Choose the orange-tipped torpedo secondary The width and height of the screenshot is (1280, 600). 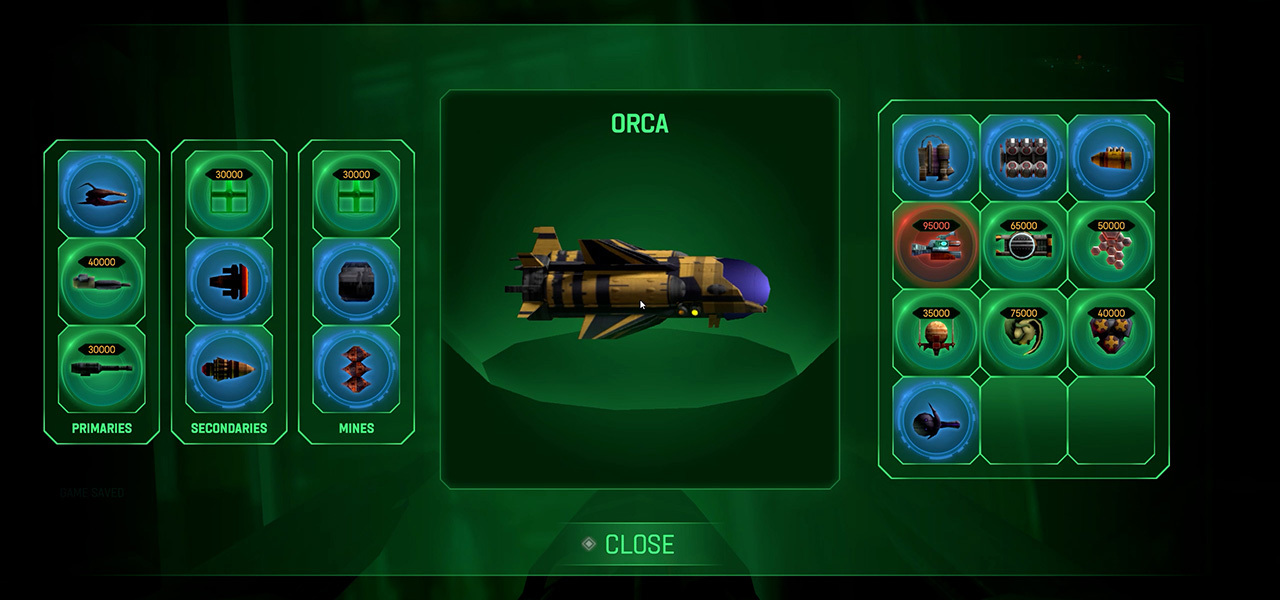click(x=229, y=369)
